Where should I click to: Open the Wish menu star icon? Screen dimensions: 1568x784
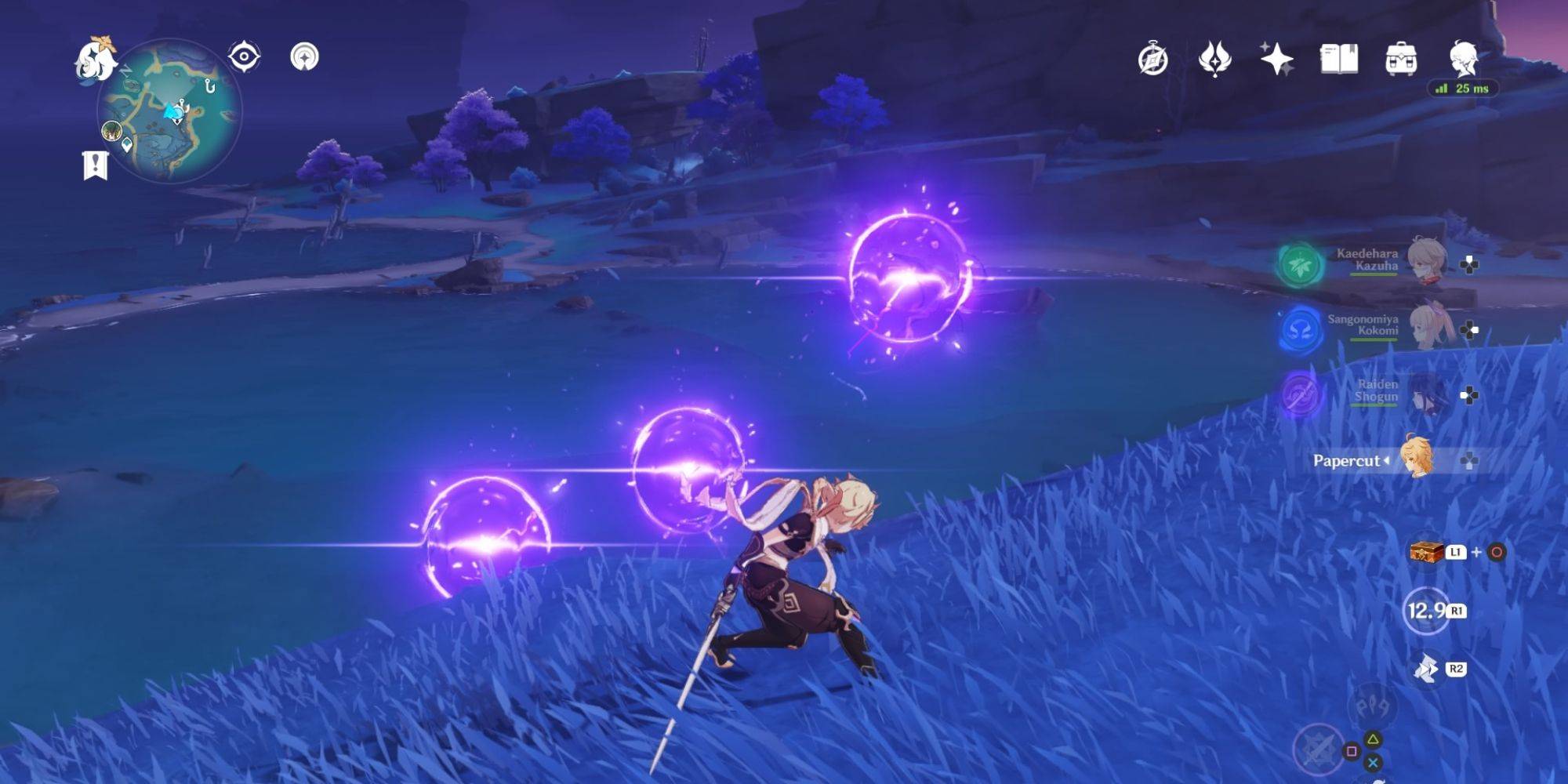pos(1278,56)
